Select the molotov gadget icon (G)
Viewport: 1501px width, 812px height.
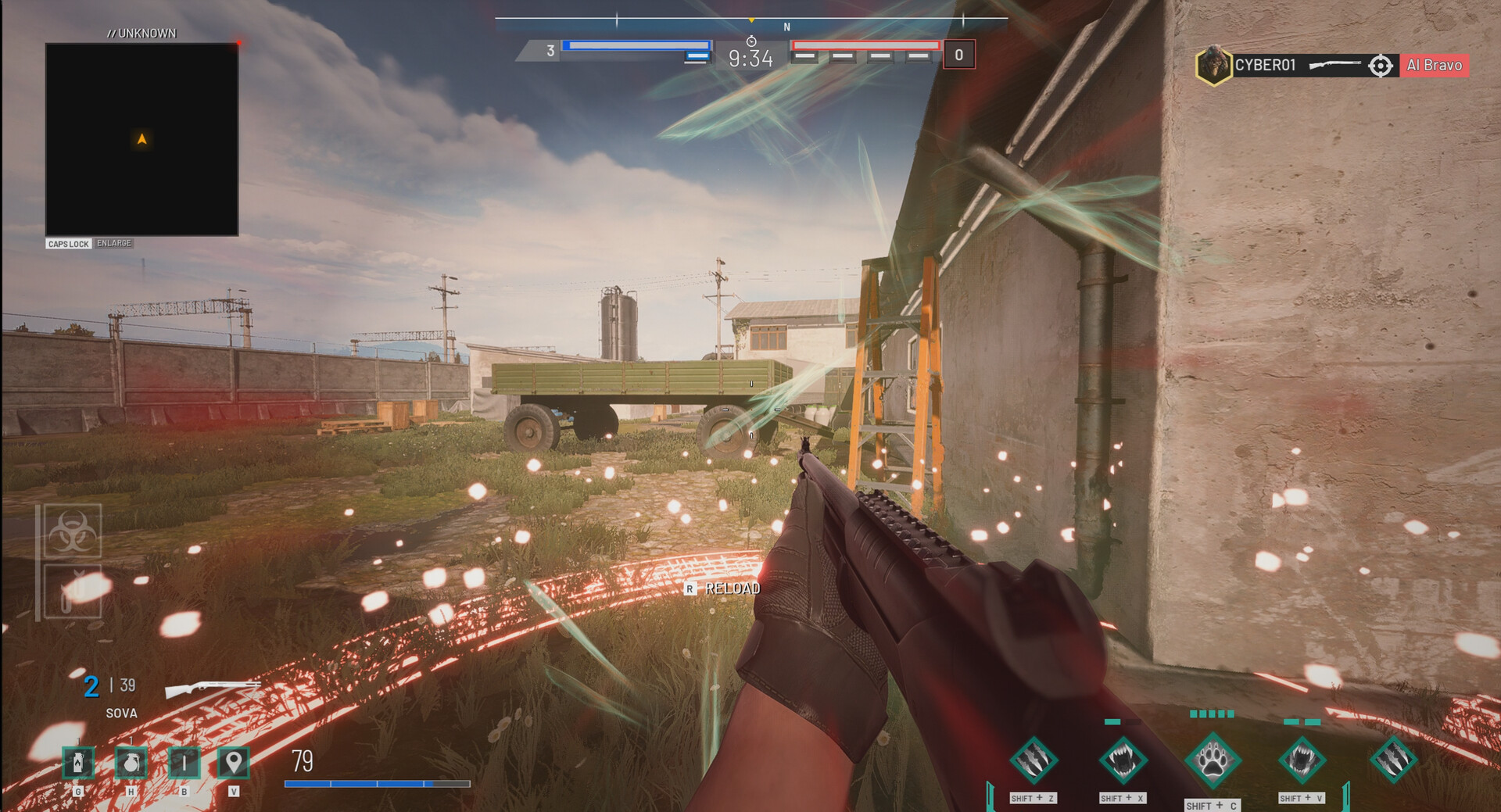pyautogui.click(x=77, y=764)
